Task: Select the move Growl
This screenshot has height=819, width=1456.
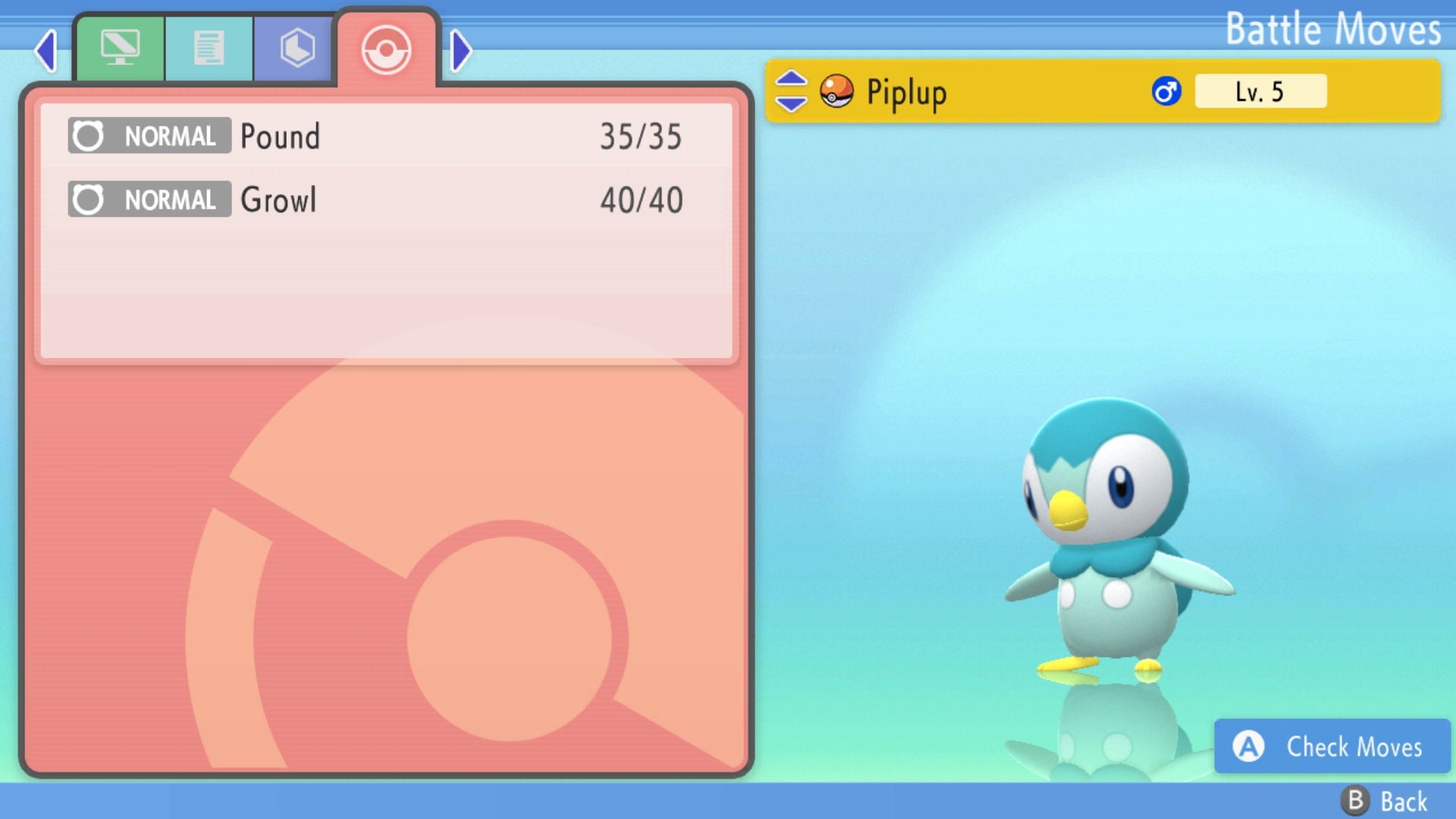Action: (x=278, y=199)
